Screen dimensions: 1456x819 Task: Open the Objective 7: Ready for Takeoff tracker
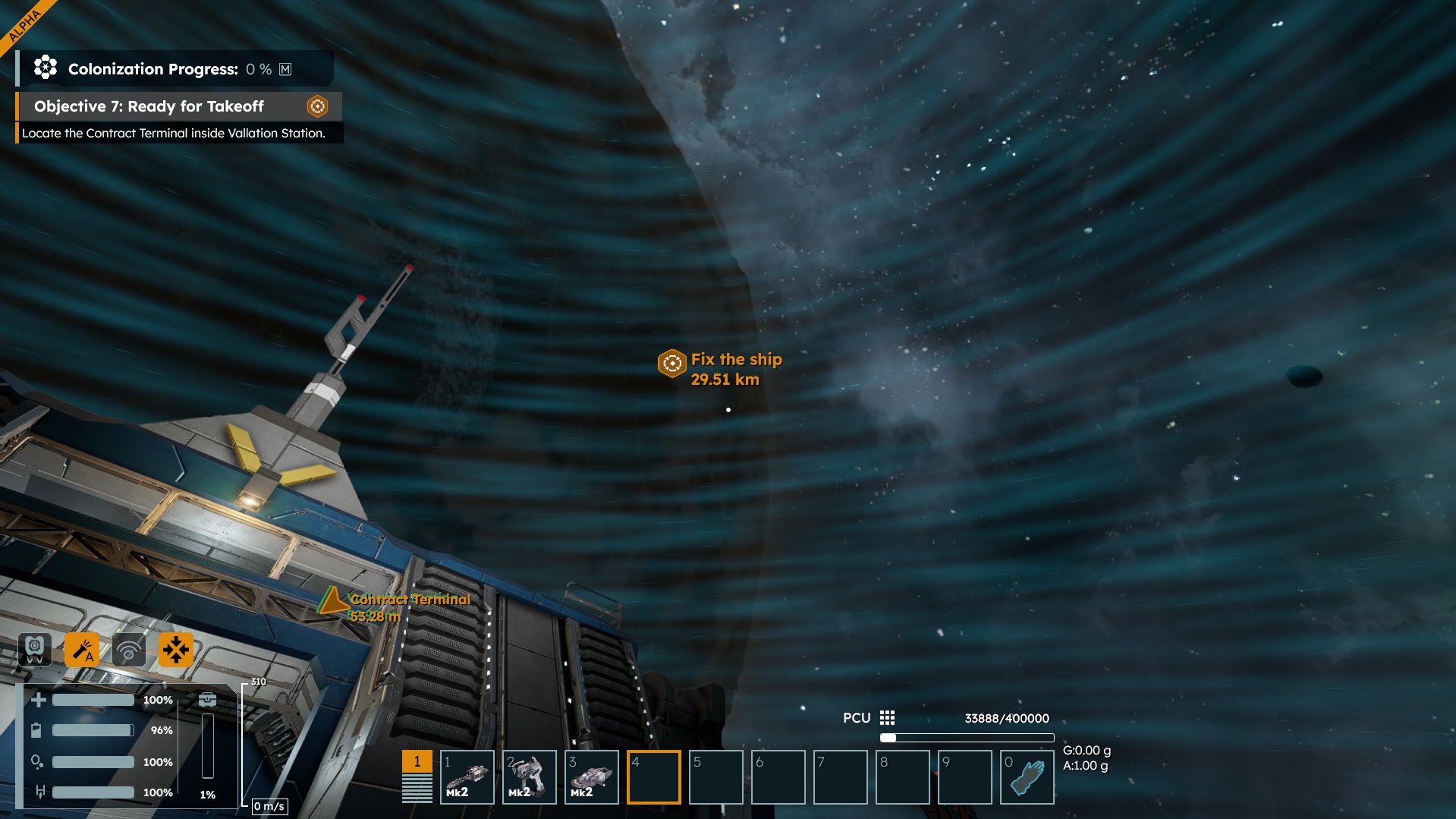(x=149, y=106)
